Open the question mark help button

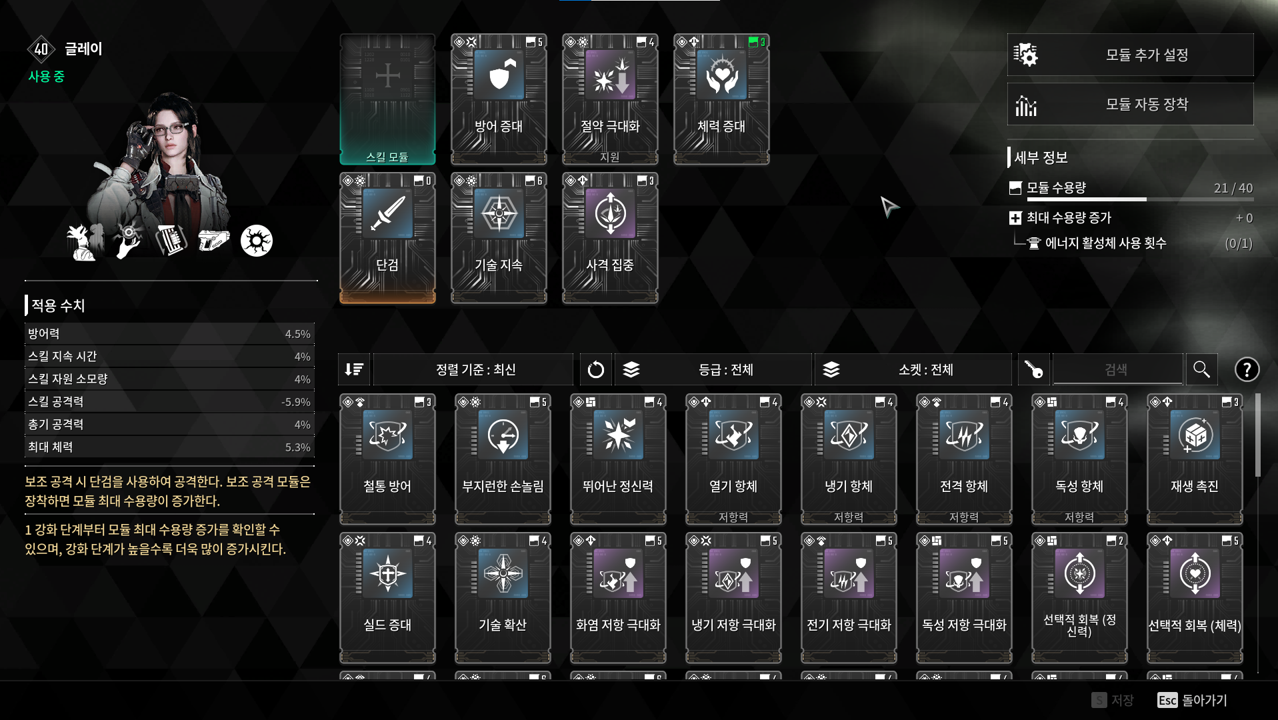tap(1246, 370)
